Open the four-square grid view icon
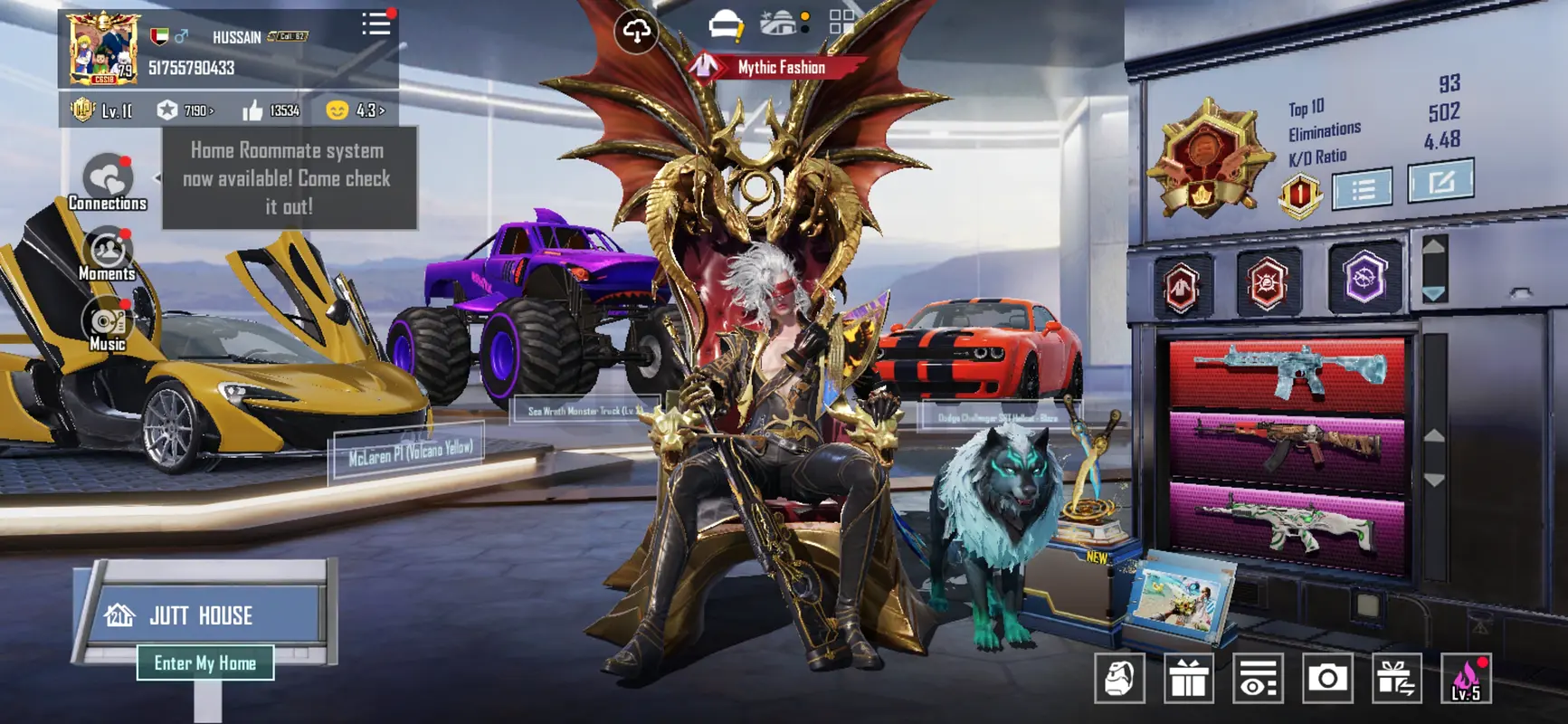Viewport: 1568px width, 724px height. tap(841, 23)
